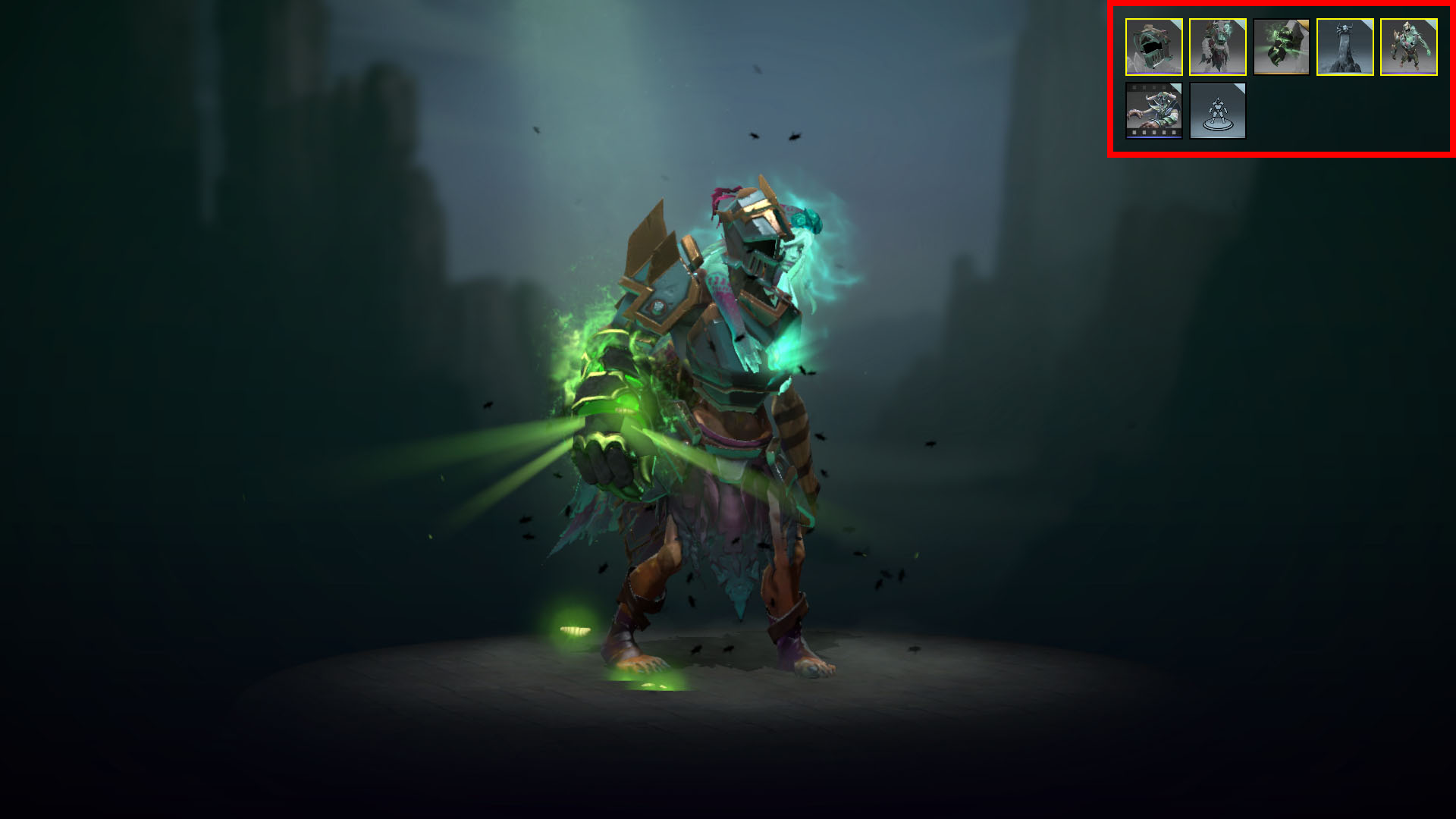Open the filmstrip animation preview icon
This screenshot has height=819, width=1456.
(1152, 111)
